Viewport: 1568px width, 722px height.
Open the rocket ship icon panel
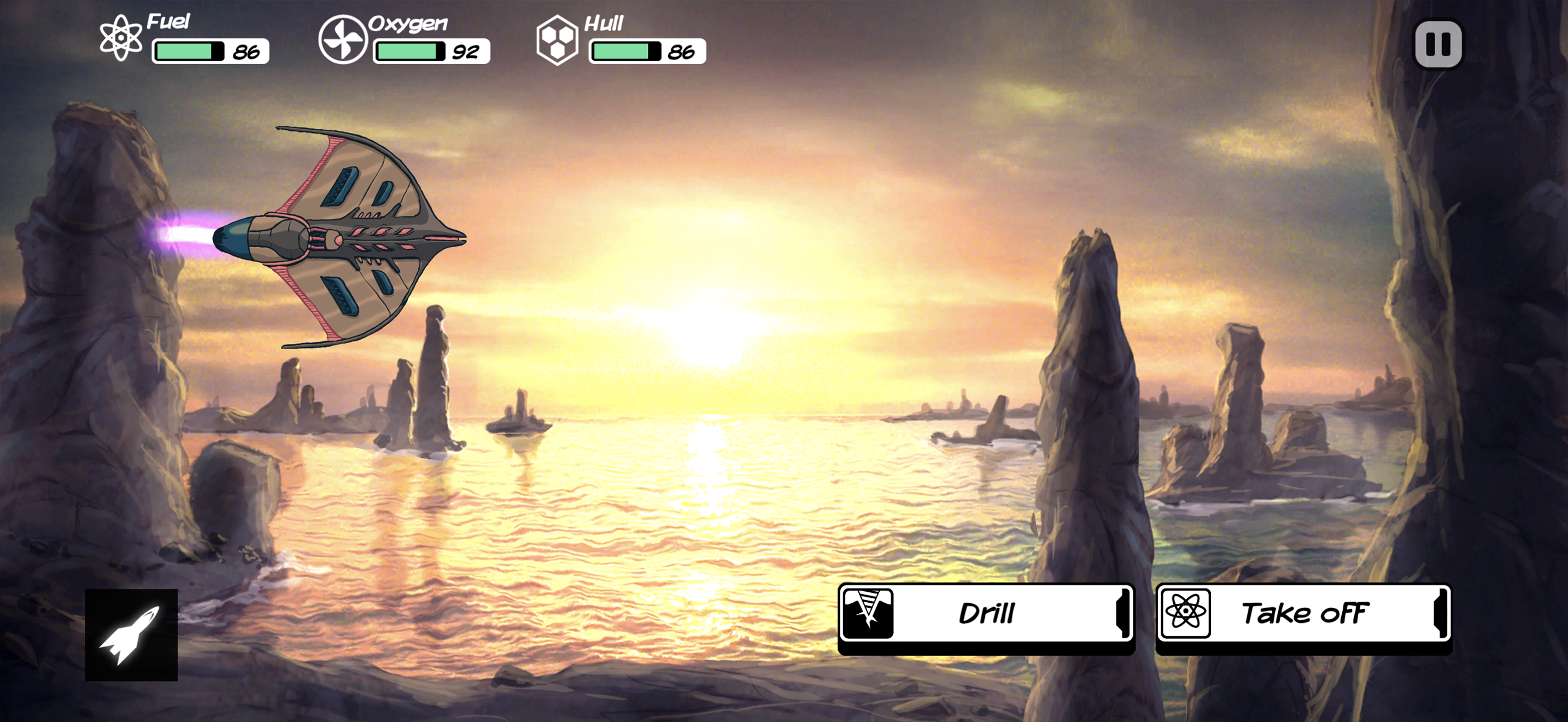[x=131, y=634]
